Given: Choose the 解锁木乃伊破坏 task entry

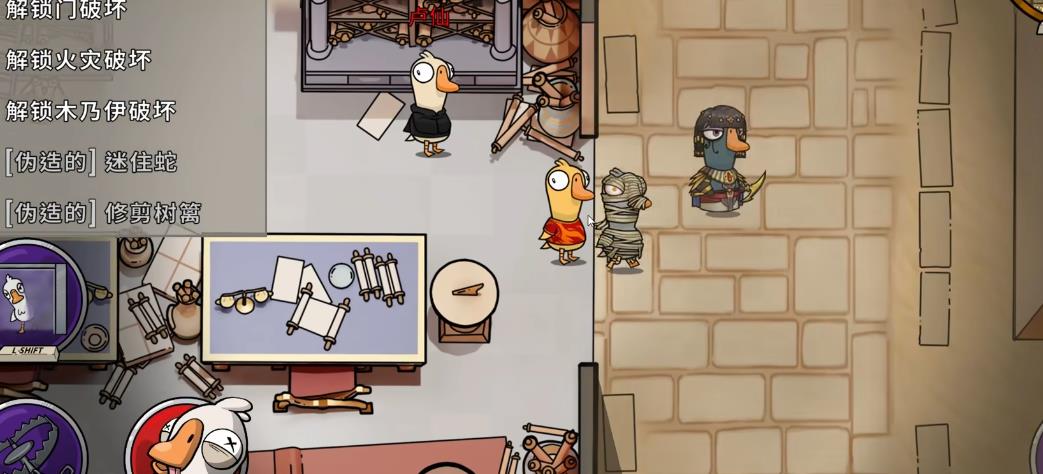Looking at the screenshot, I should click(x=91, y=111).
